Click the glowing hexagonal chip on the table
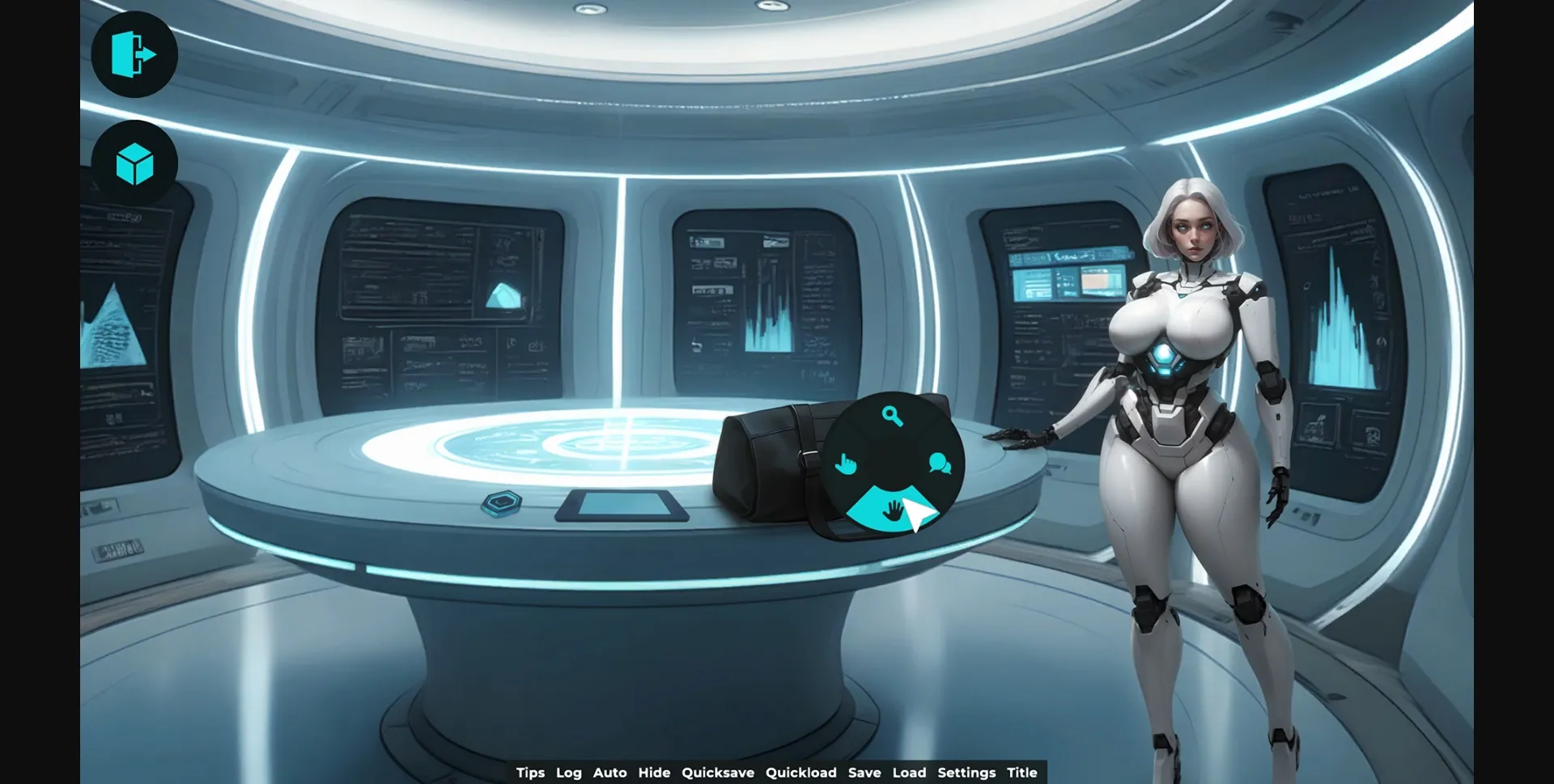 (x=502, y=502)
